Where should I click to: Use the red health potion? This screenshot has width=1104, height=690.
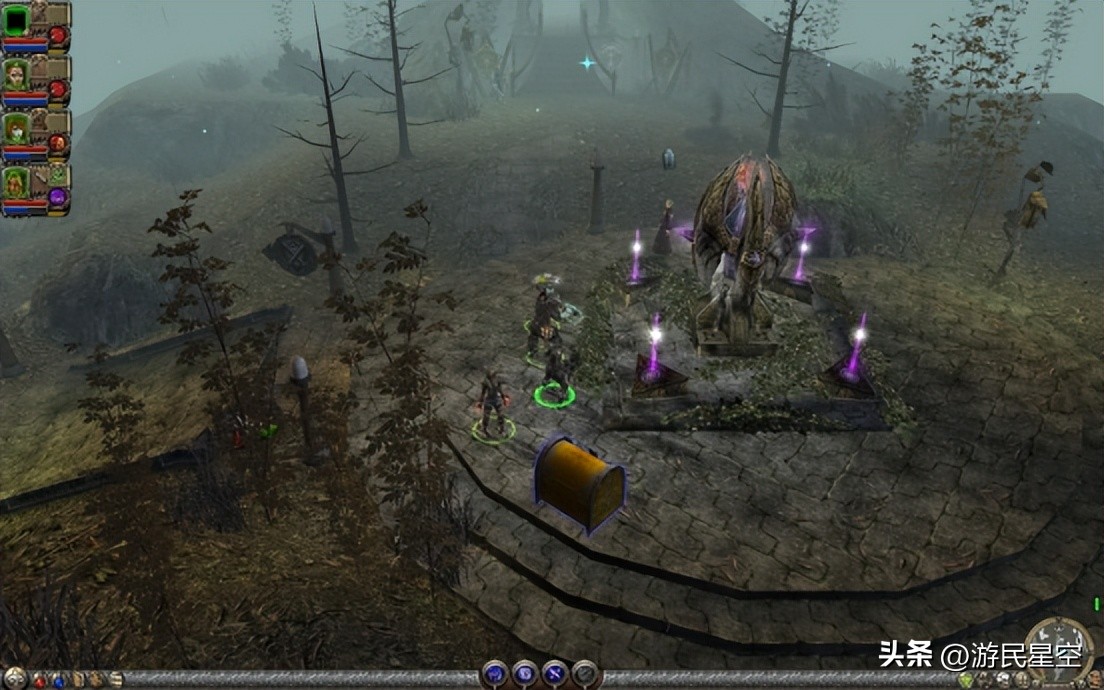(40, 681)
